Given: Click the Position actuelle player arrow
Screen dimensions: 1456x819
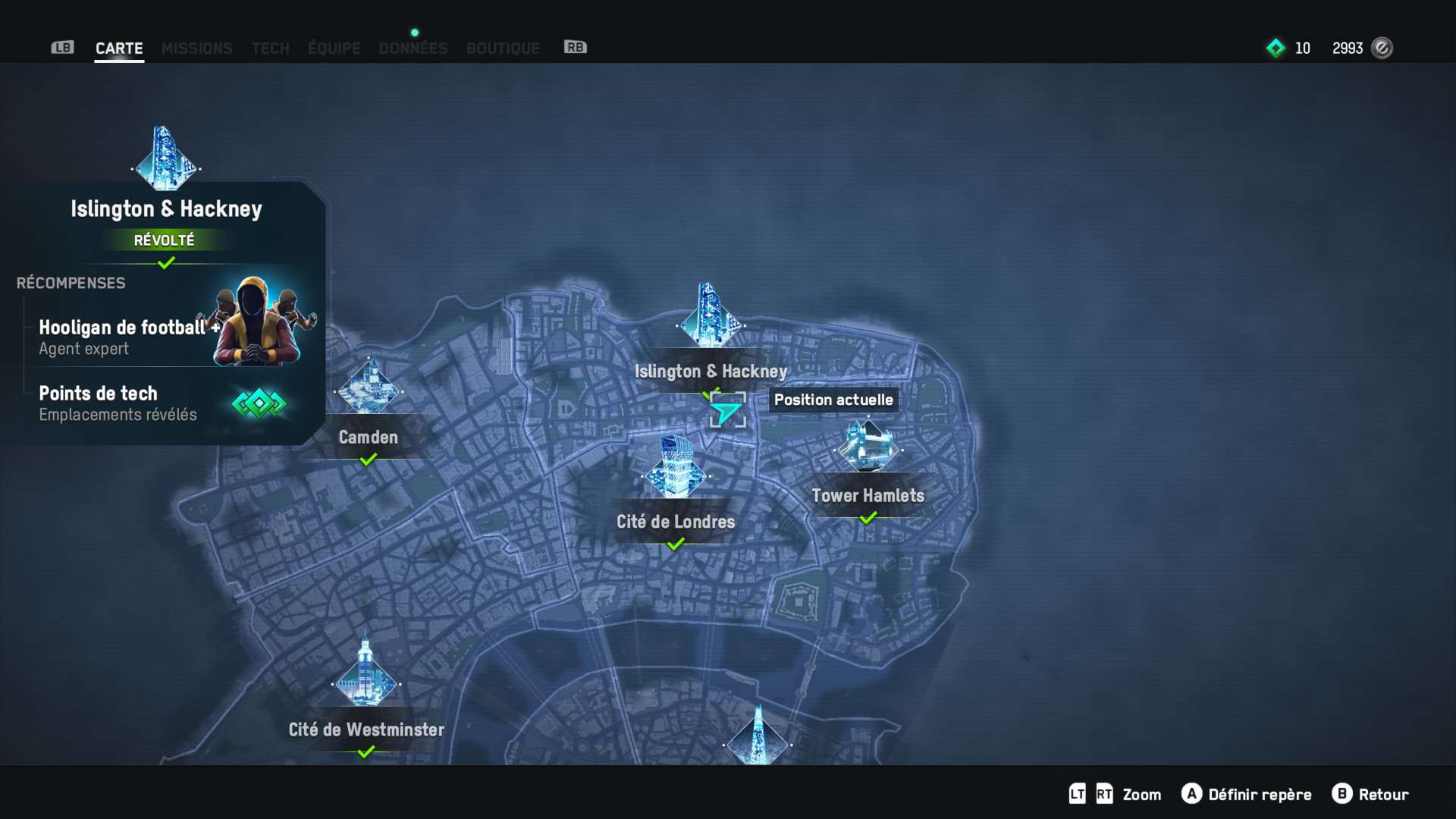Looking at the screenshot, I should tap(726, 412).
